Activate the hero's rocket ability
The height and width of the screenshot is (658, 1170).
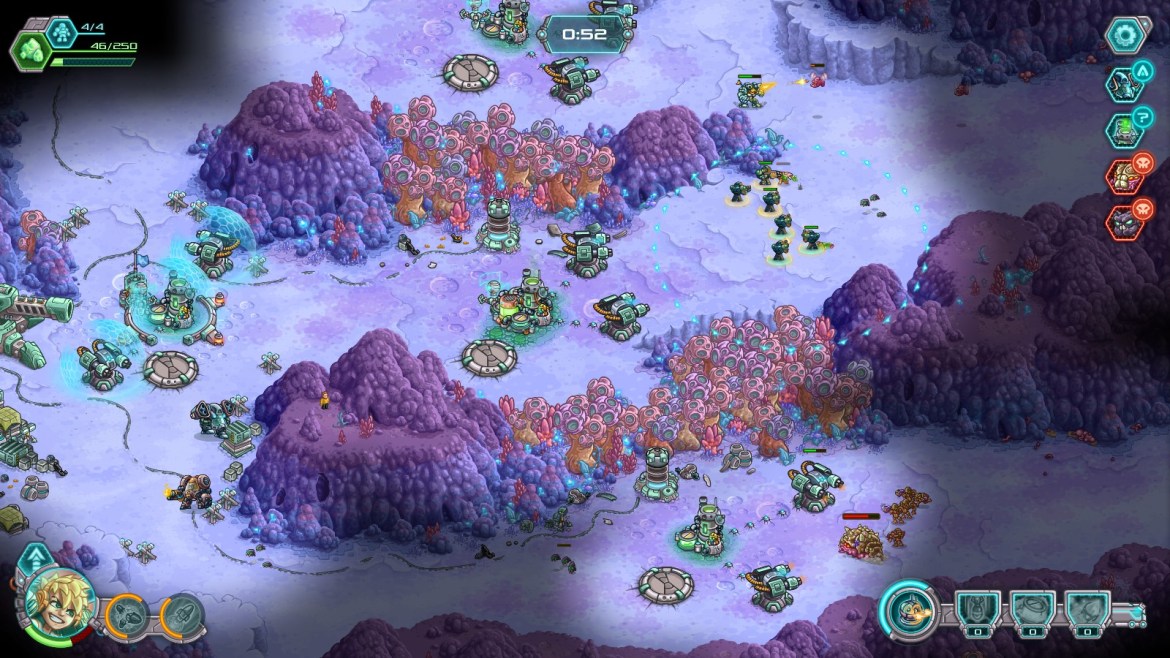pos(181,612)
